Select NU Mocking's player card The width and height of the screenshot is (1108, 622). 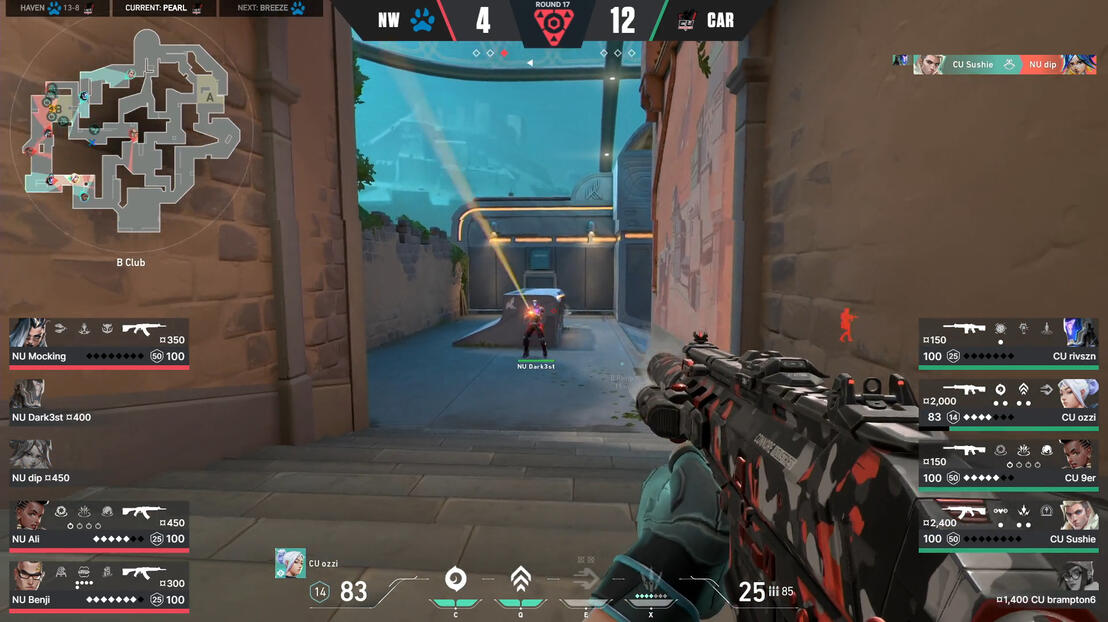pos(99,343)
